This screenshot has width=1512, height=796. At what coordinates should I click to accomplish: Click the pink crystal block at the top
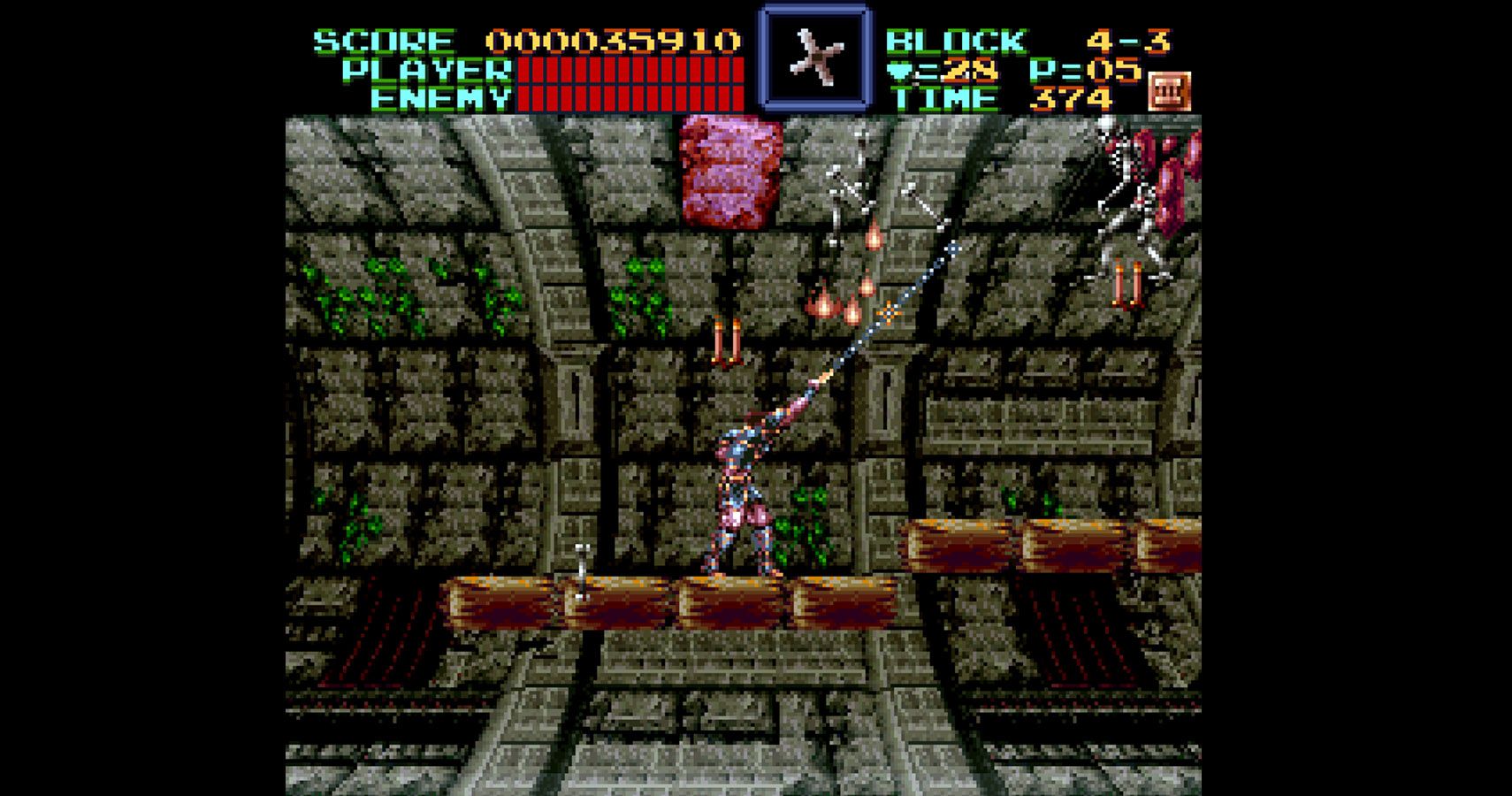(x=728, y=171)
